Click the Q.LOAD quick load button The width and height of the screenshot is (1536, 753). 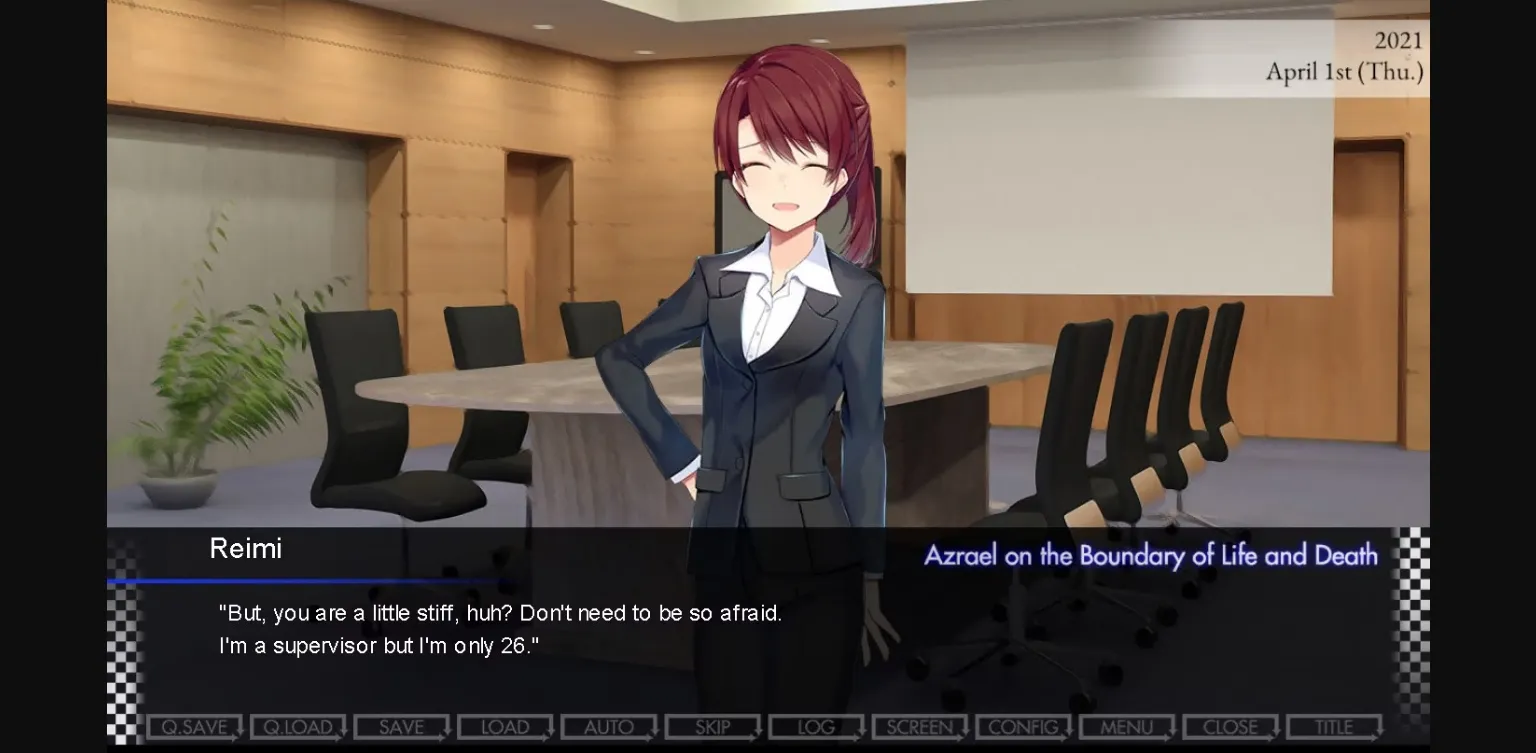pyautogui.click(x=298, y=727)
